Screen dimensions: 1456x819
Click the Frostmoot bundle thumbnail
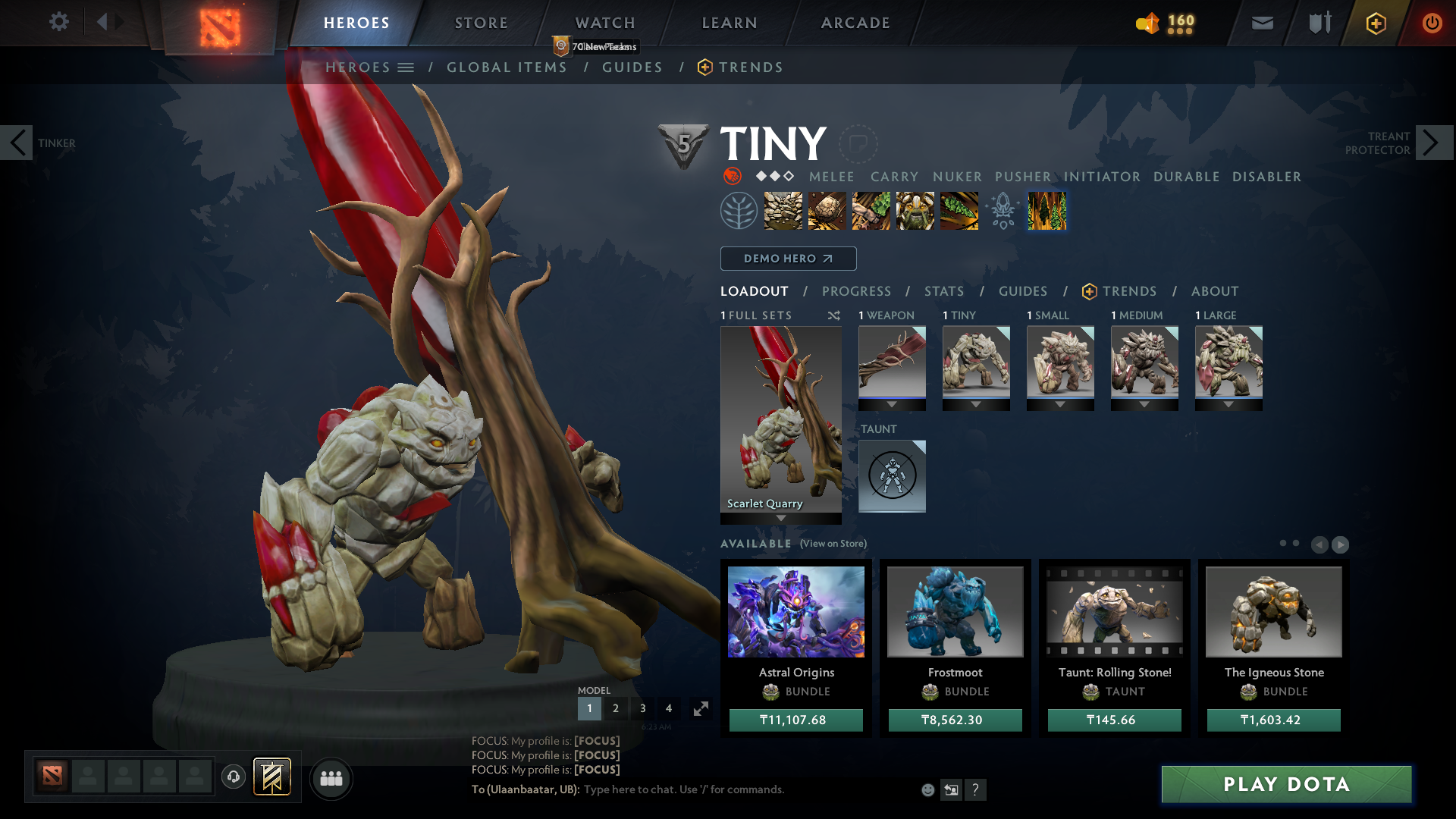click(x=955, y=611)
